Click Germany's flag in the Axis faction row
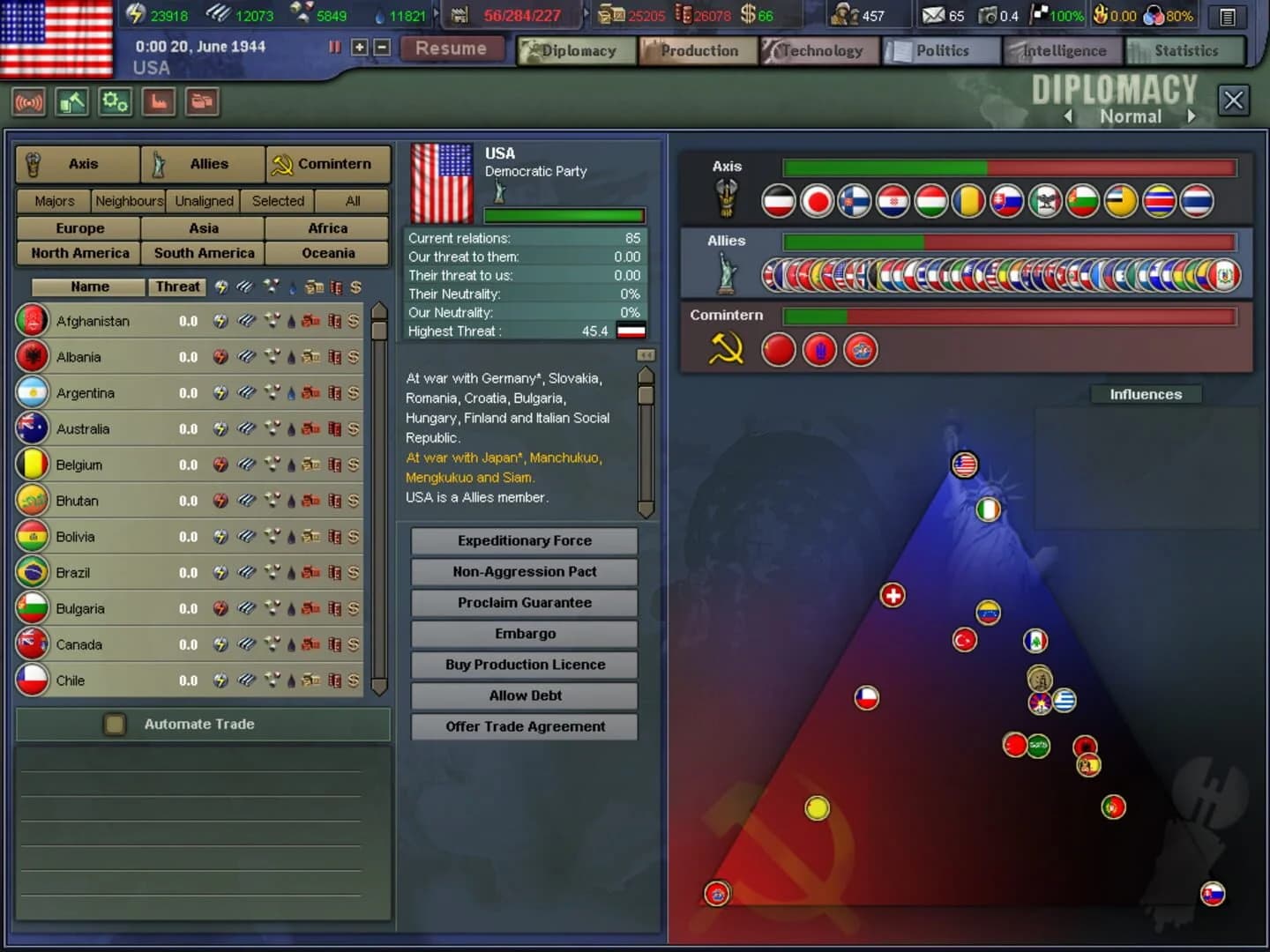This screenshot has height=952, width=1270. click(x=780, y=201)
